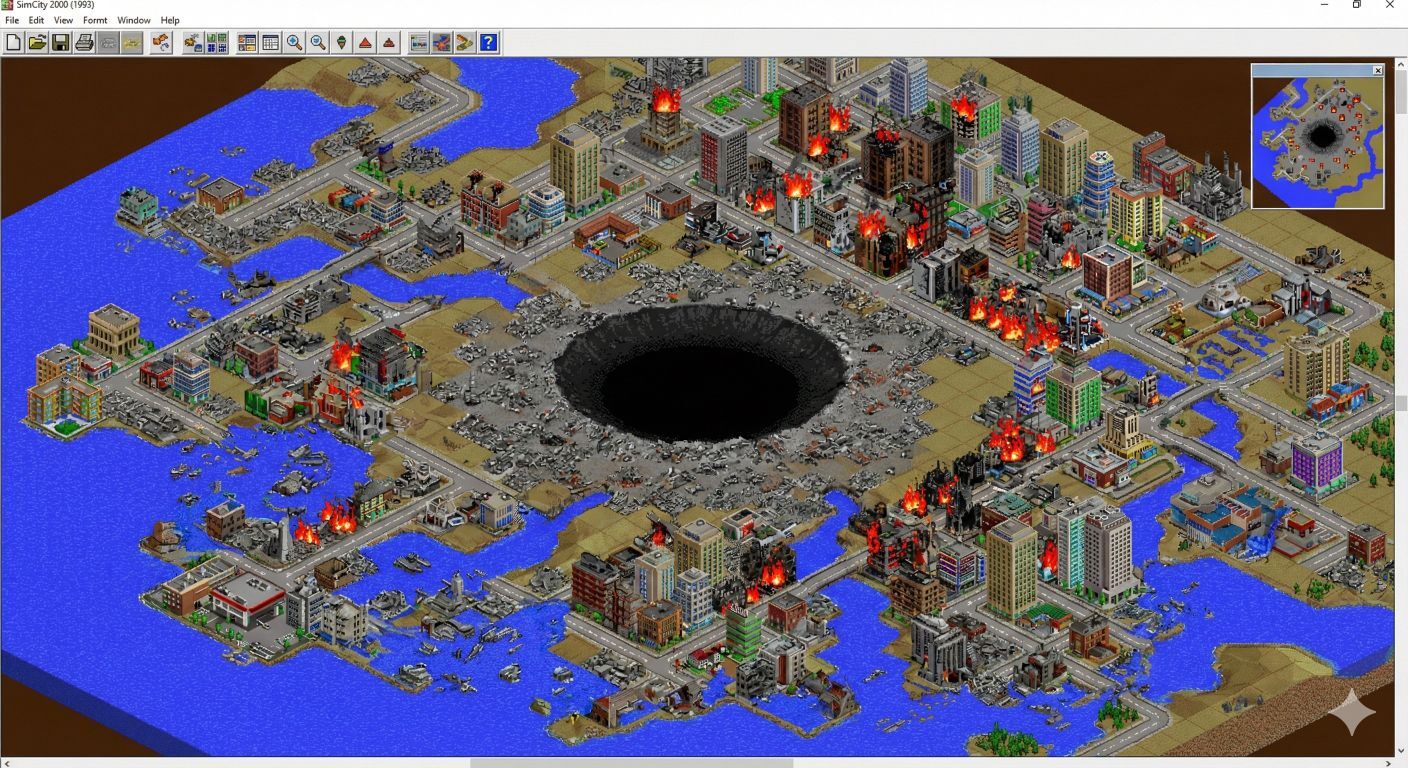Open the File menu
The height and width of the screenshot is (768, 1408).
click(x=12, y=20)
